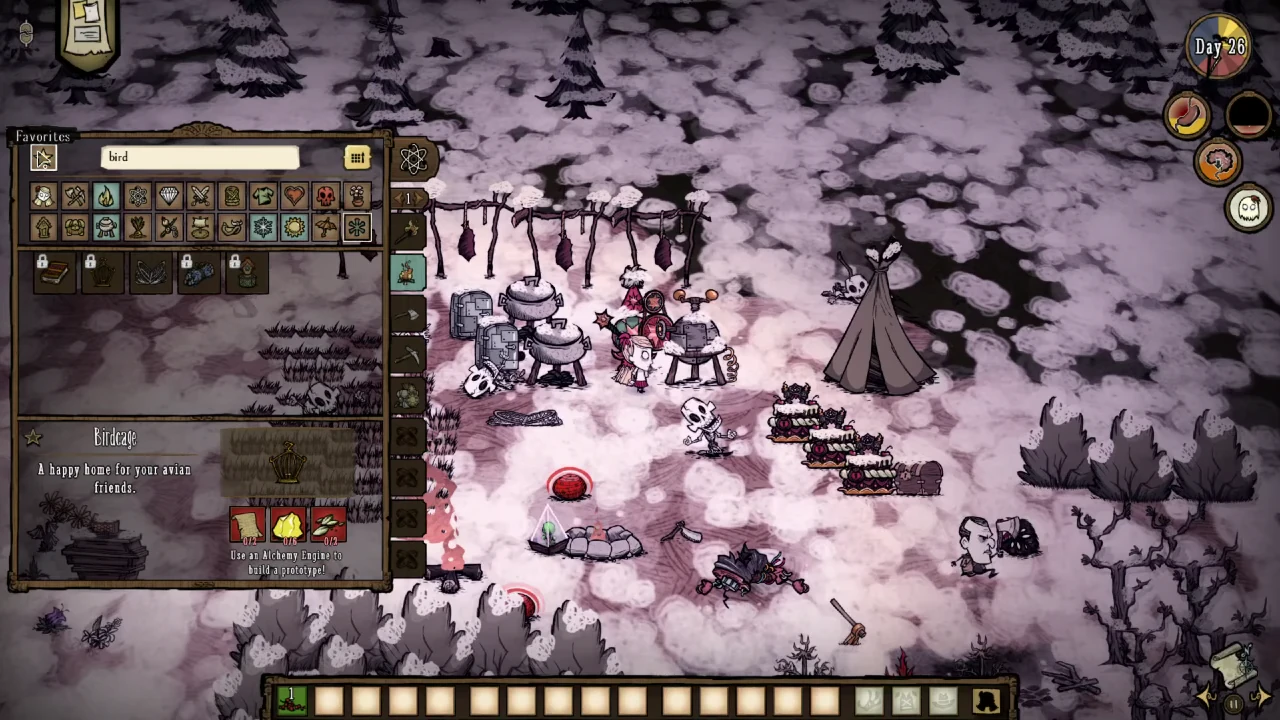Open the red skull Magic filter
This screenshot has width=1280, height=720.
point(326,196)
